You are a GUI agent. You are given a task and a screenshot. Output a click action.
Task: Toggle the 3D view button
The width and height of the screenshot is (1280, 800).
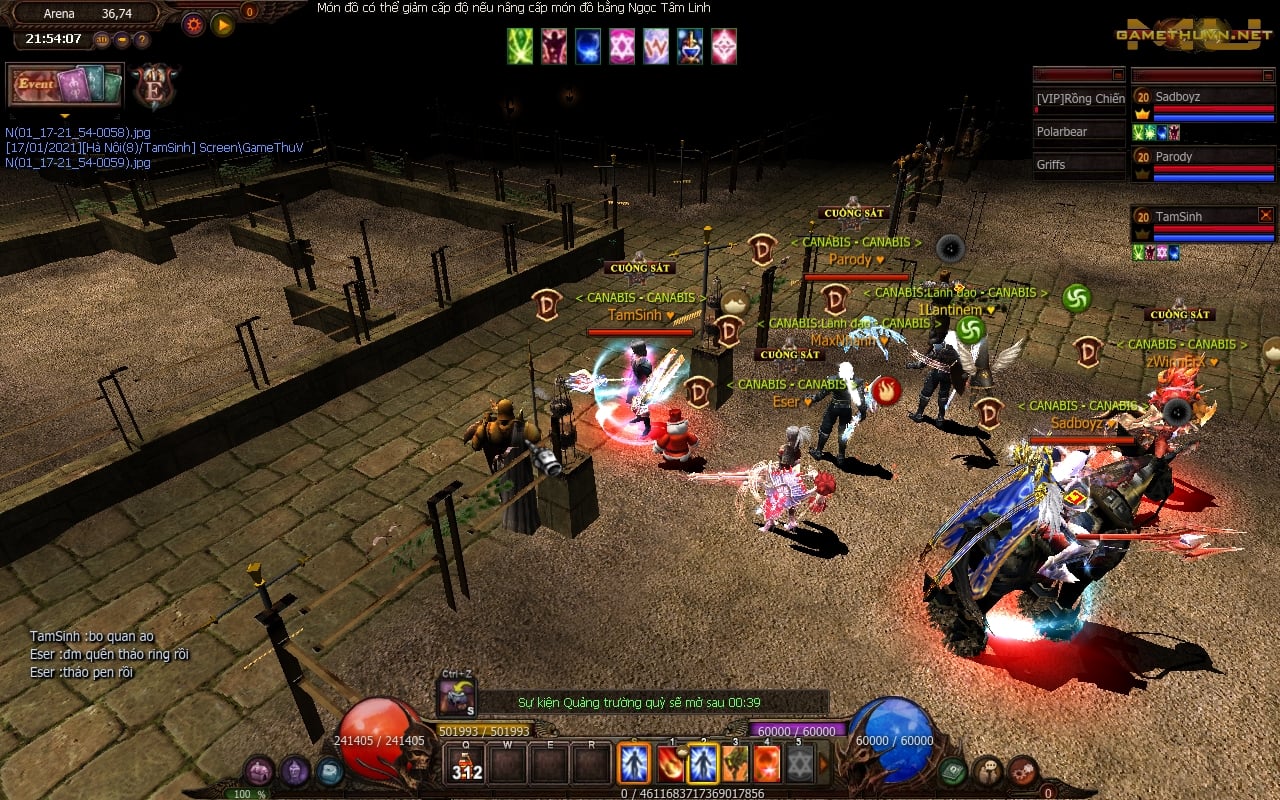tap(102, 40)
